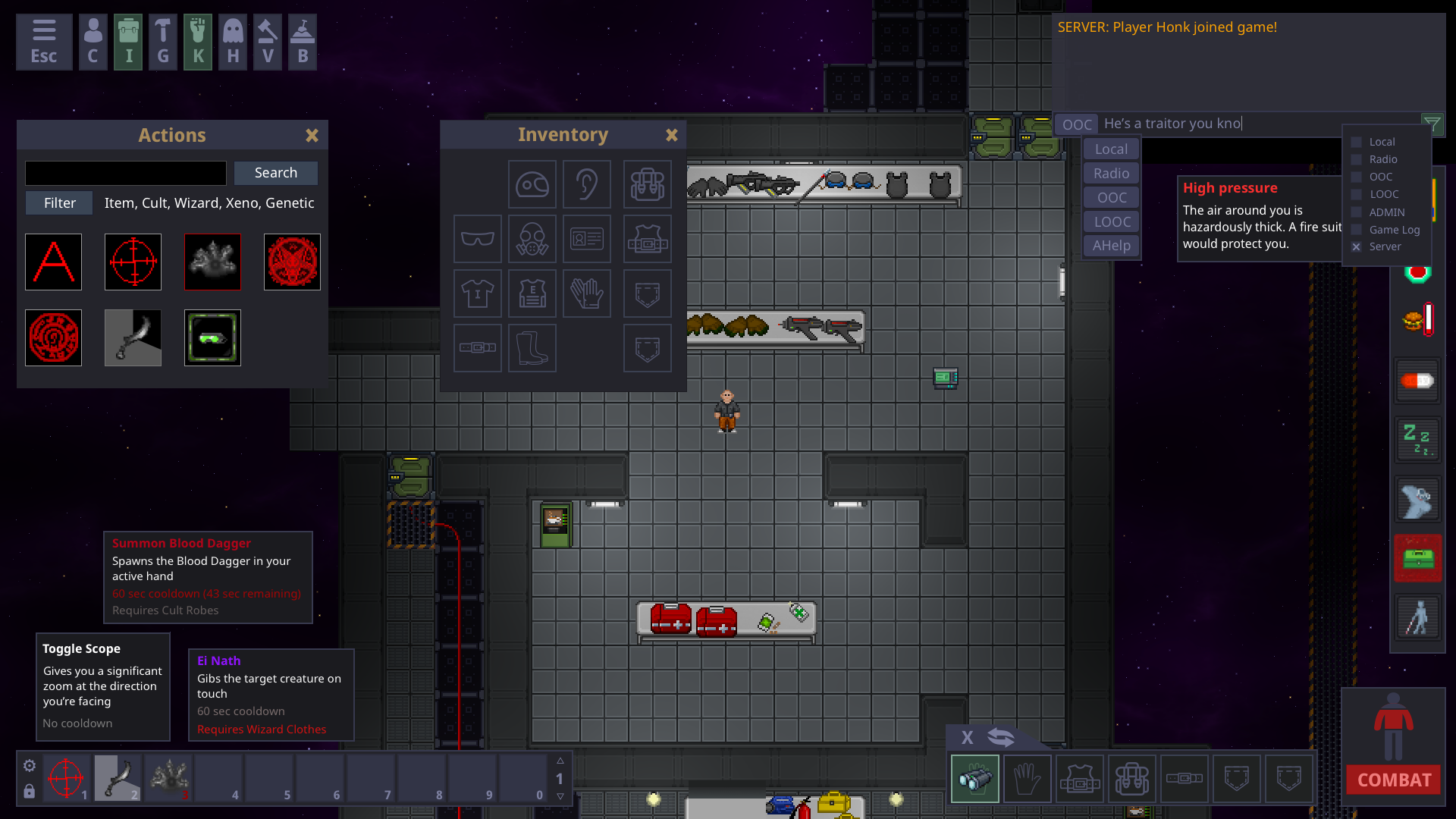
Task: Click the swap hands arrows button
Action: [1001, 737]
